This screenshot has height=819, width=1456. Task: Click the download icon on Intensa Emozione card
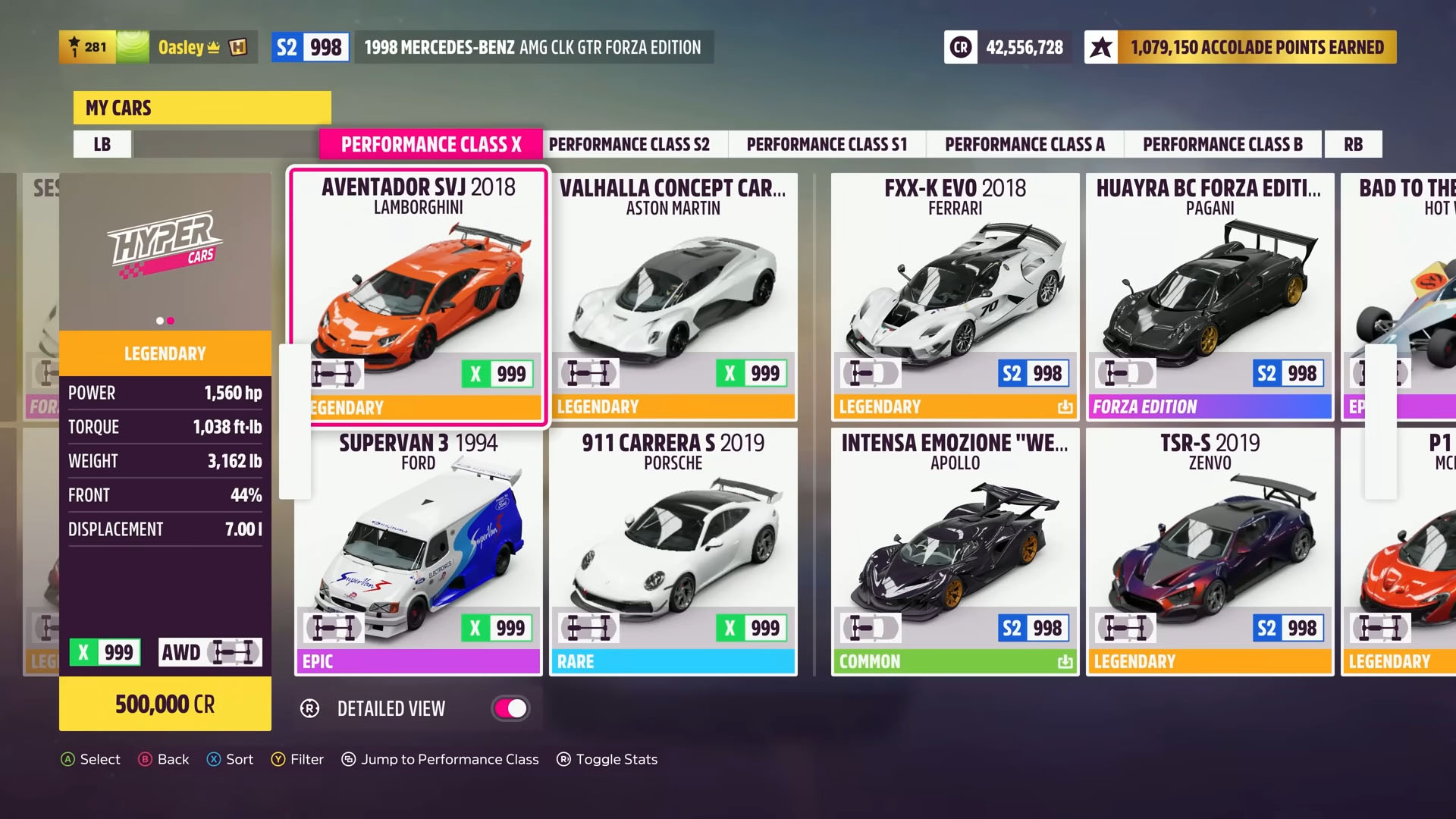tap(1065, 661)
